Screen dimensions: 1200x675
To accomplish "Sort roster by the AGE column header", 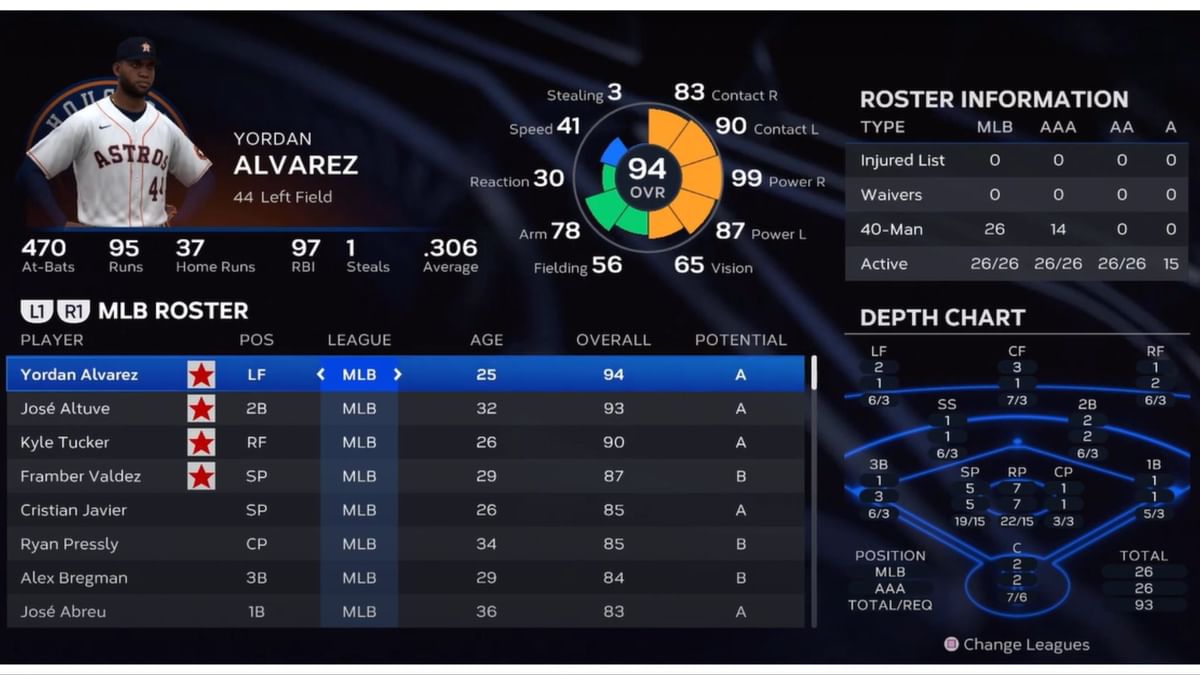I will tap(486, 340).
